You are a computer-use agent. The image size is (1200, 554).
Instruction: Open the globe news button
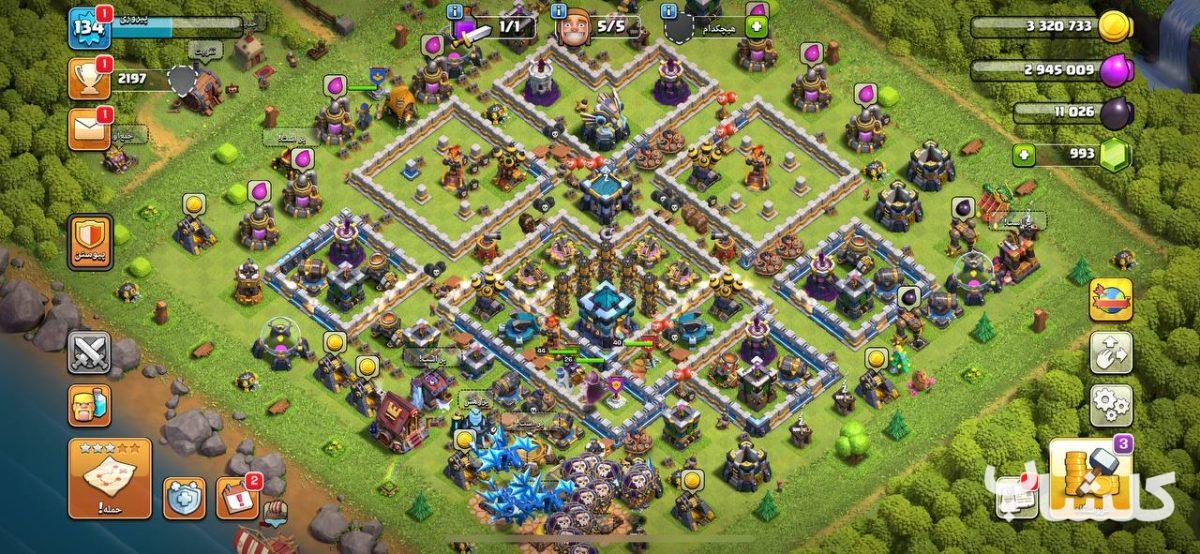tap(1110, 300)
